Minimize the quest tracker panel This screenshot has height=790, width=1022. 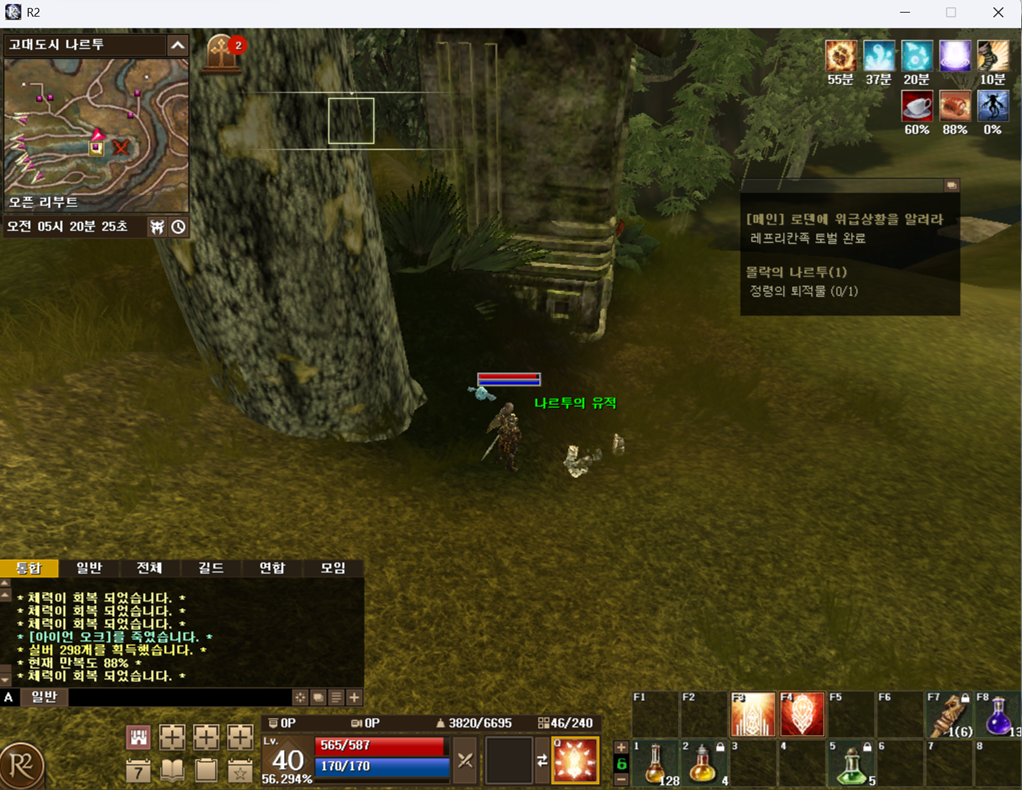click(951, 185)
